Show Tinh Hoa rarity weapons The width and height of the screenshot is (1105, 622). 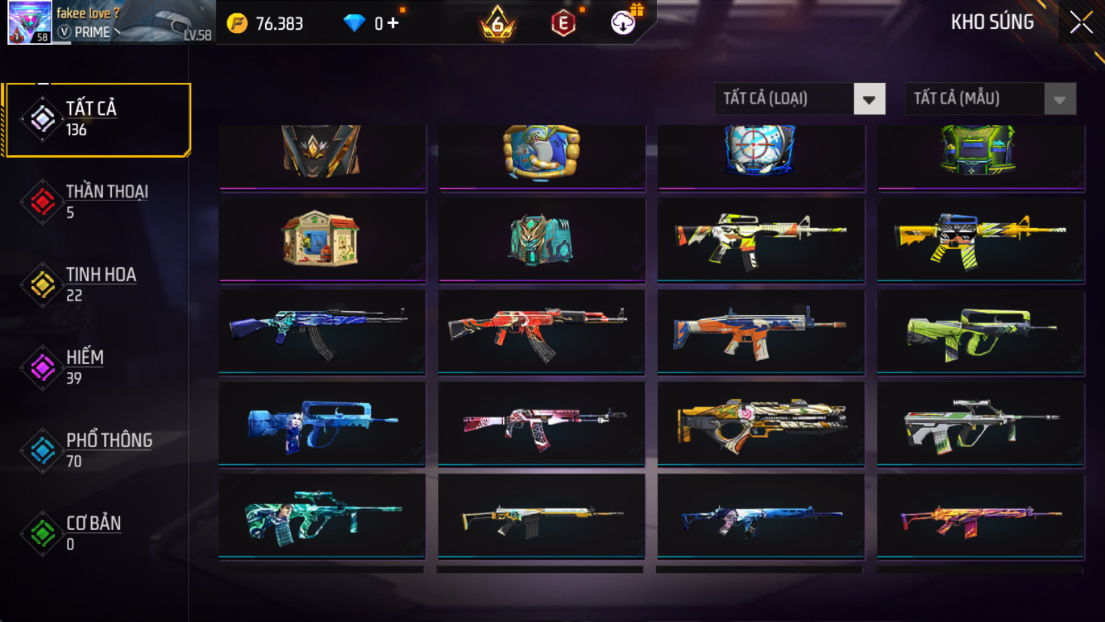[x=97, y=285]
